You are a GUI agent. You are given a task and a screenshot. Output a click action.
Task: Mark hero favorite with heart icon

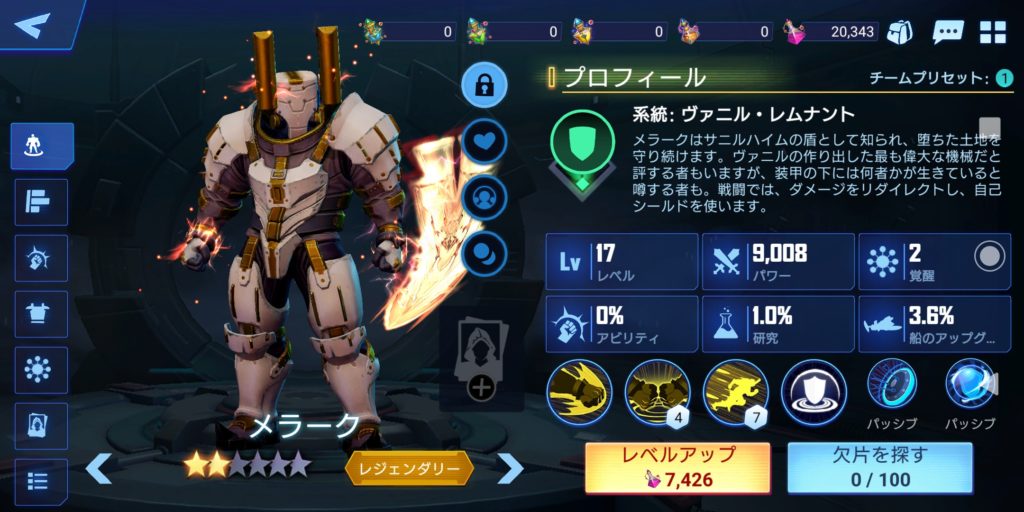pyautogui.click(x=484, y=140)
